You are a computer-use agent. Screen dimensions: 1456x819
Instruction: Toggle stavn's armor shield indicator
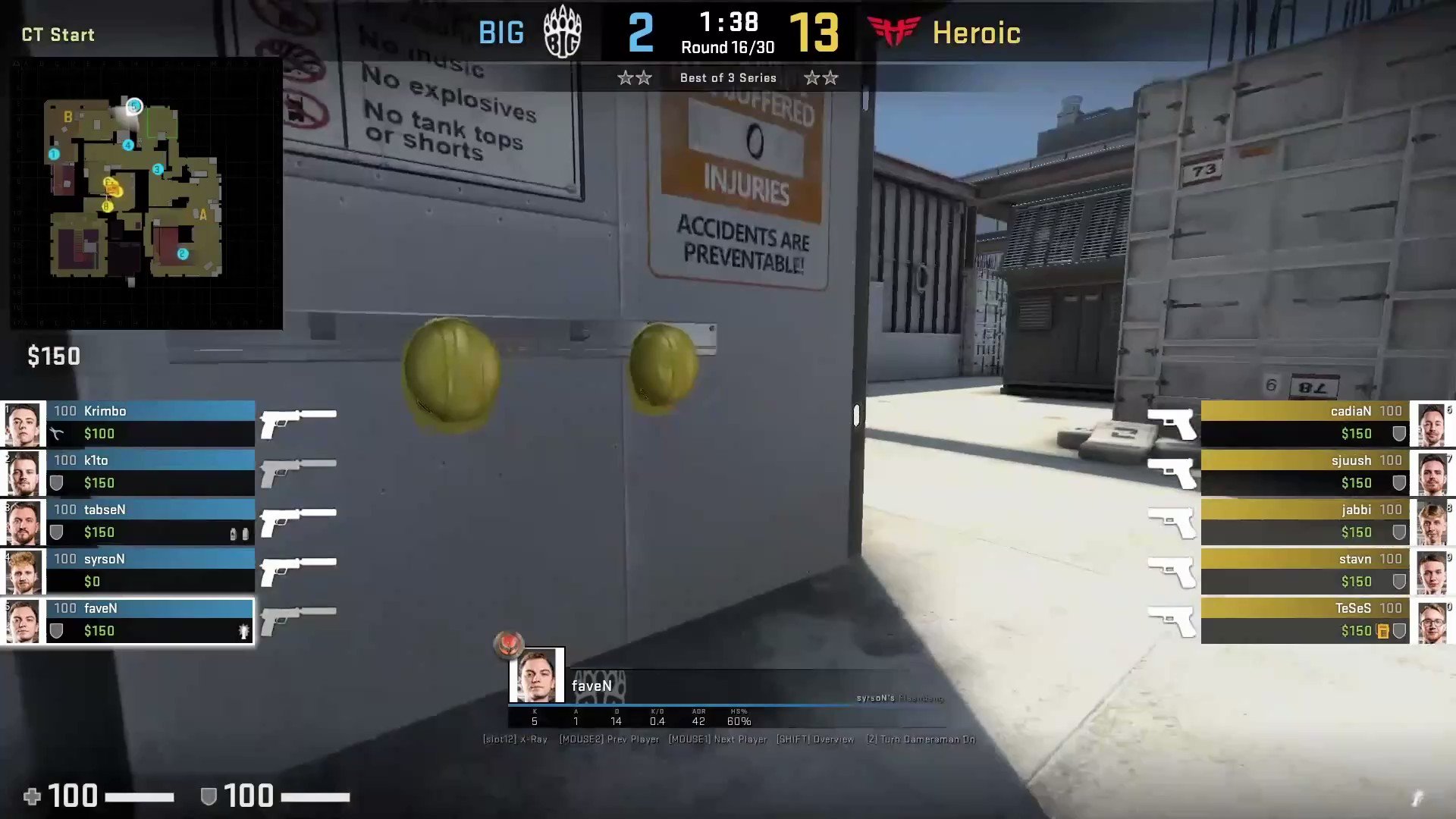1399,581
